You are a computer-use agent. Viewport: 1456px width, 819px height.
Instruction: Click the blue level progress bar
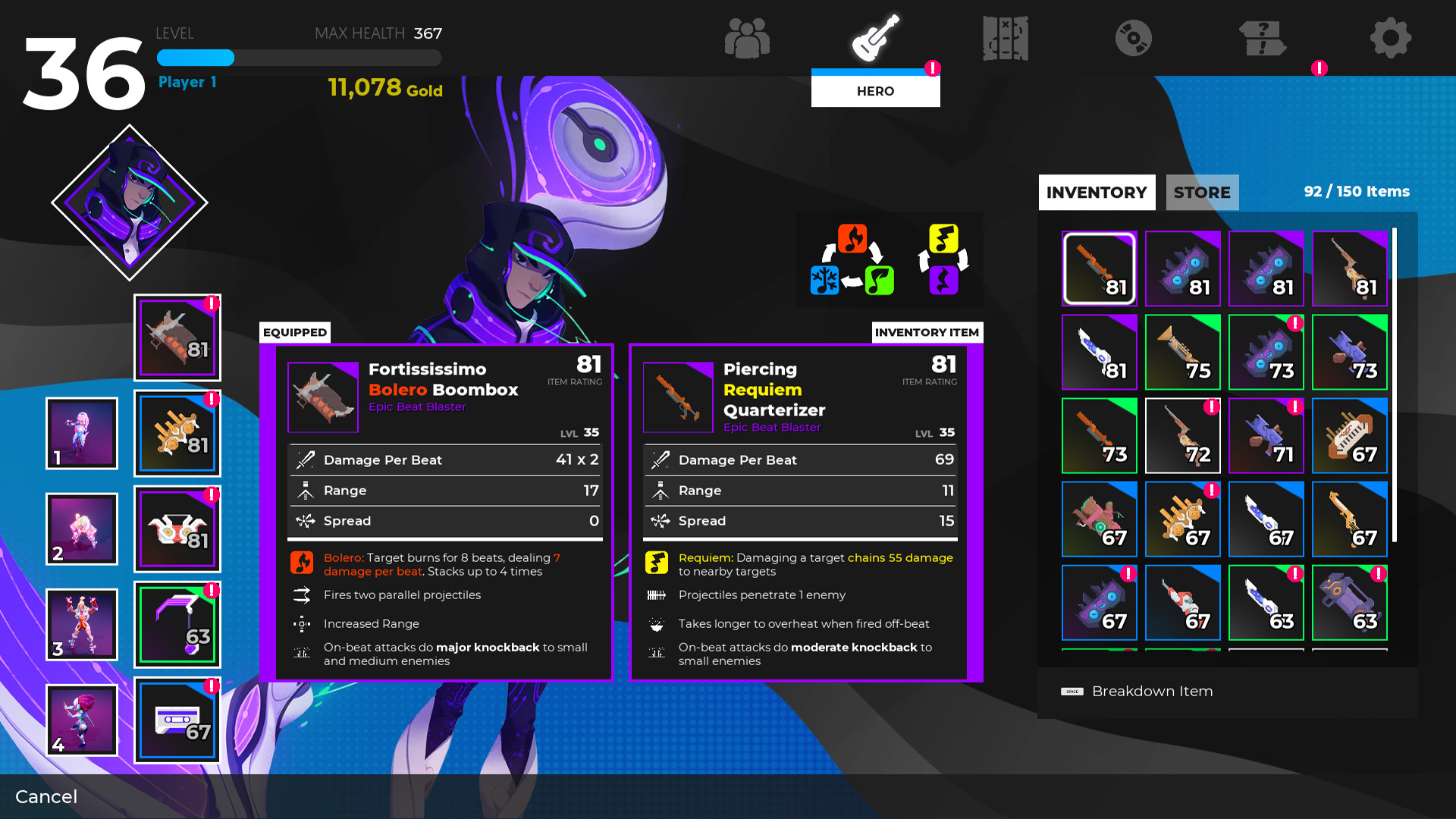tap(195, 58)
